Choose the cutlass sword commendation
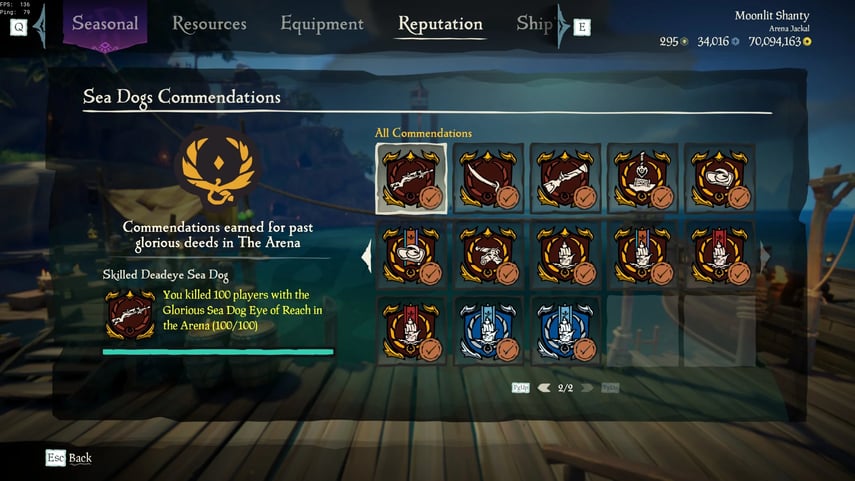The image size is (855, 481). coord(488,178)
